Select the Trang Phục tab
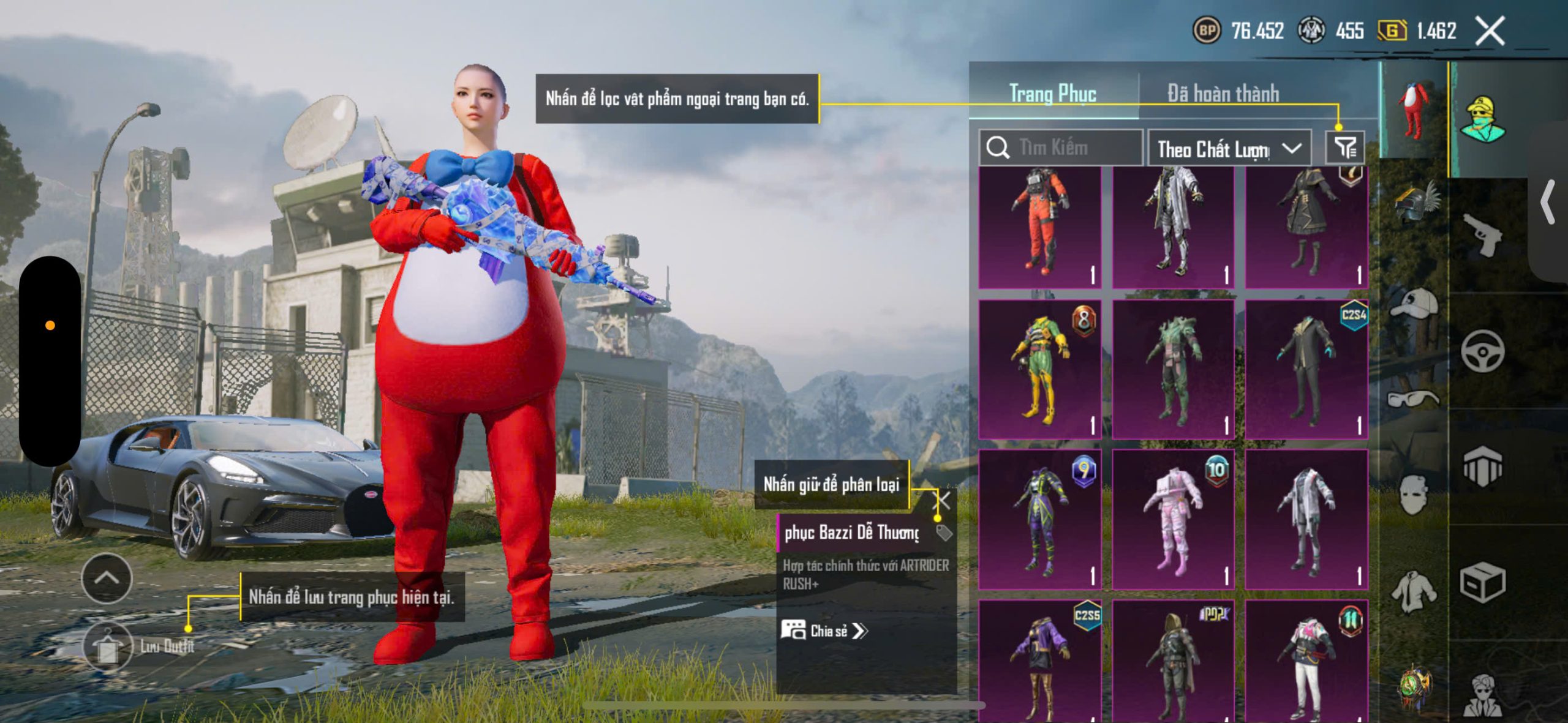Image resolution: width=1568 pixels, height=723 pixels. [1052, 94]
